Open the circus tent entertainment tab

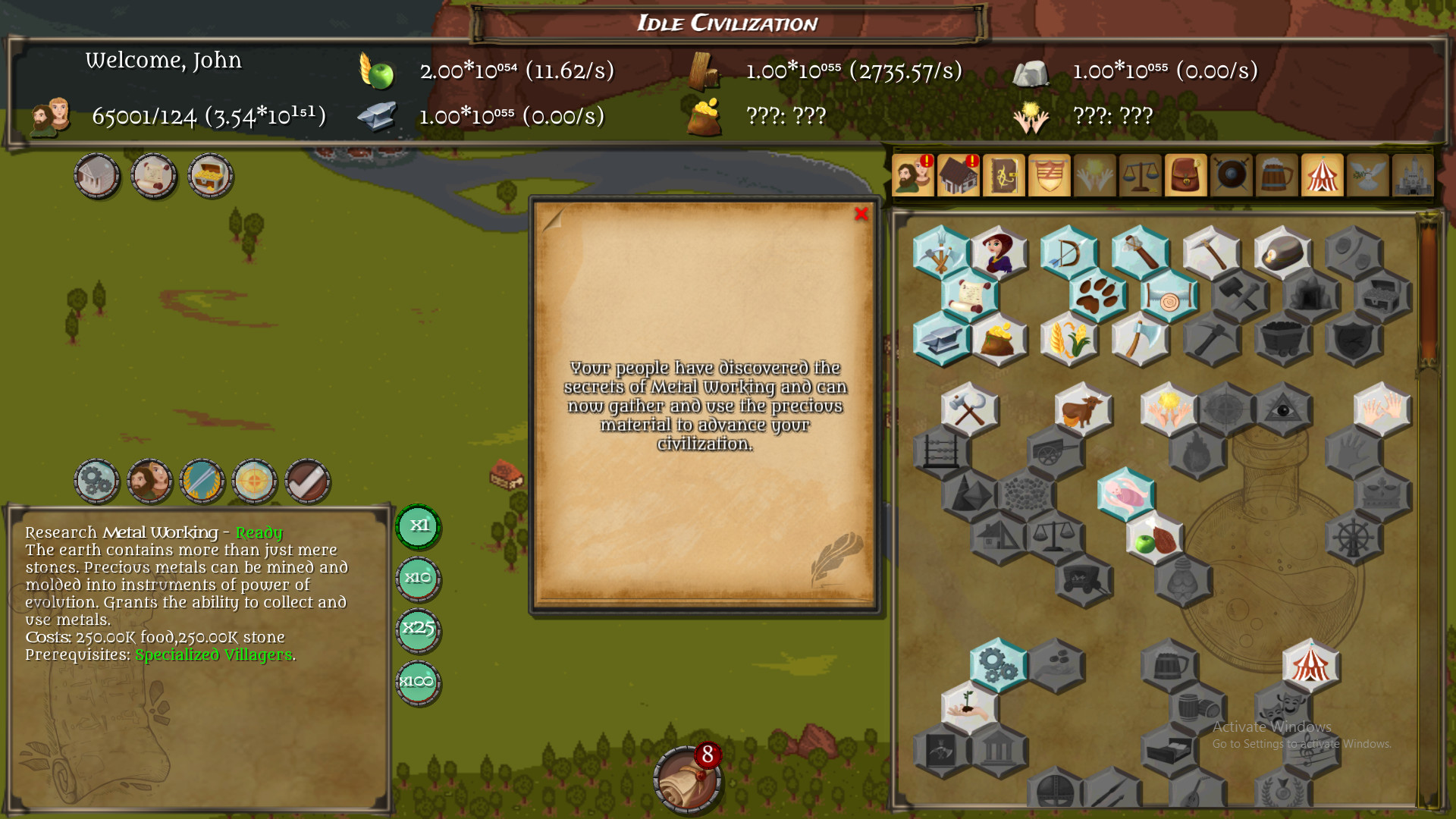tap(1323, 175)
